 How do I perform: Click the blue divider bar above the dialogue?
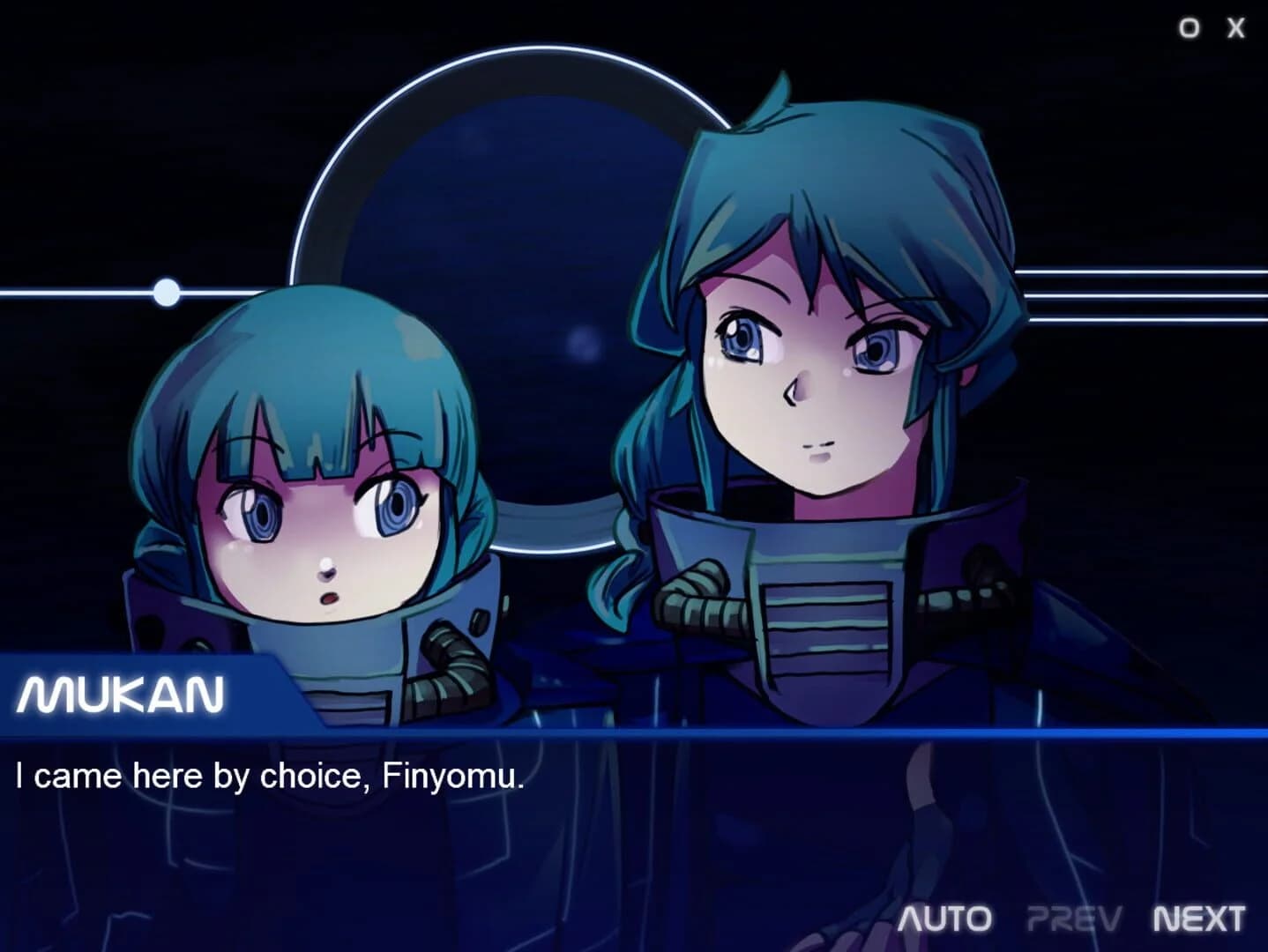[617, 734]
